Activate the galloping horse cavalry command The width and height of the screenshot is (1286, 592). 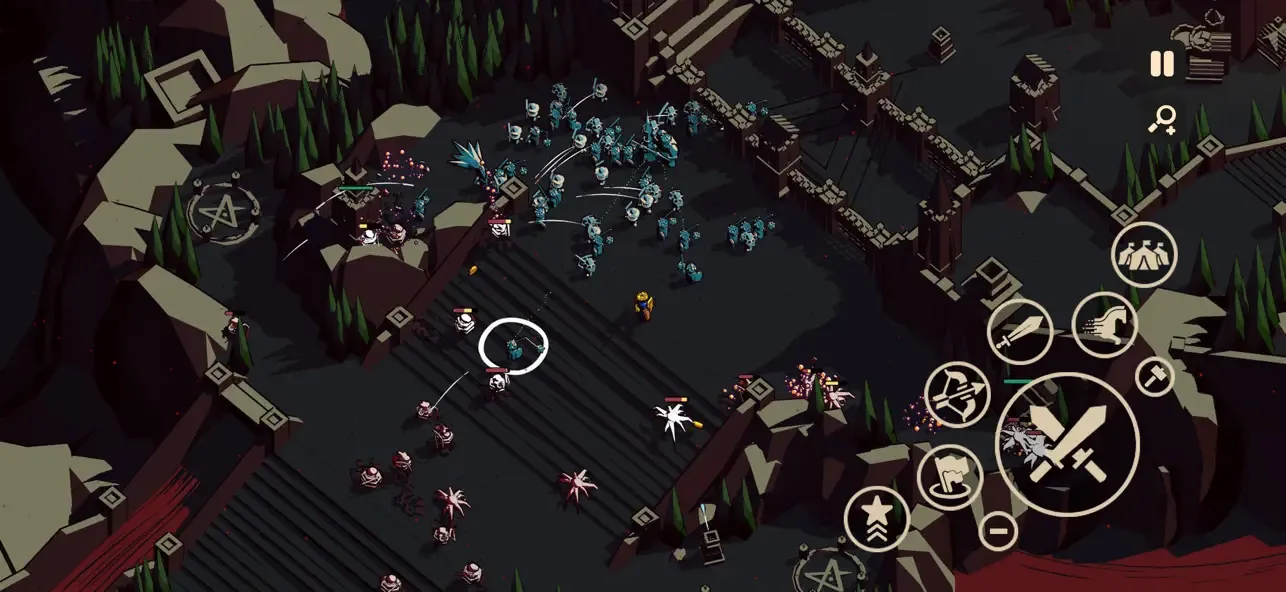[x=1104, y=325]
